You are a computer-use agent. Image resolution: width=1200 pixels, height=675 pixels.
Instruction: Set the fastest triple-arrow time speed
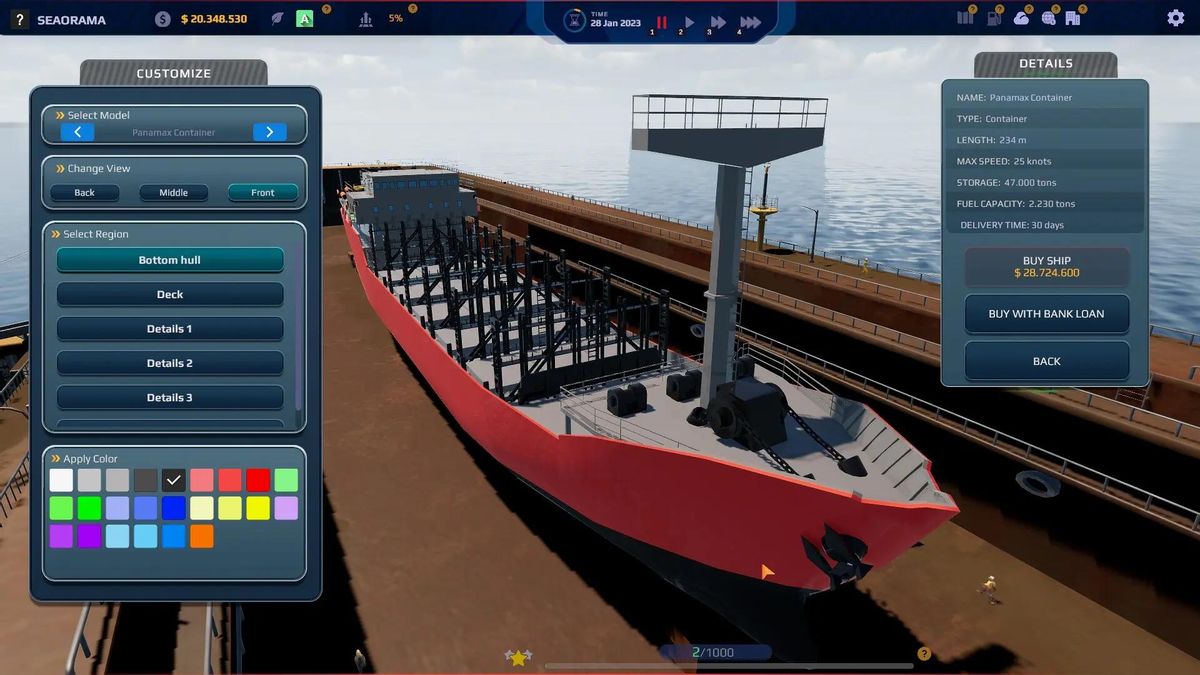pyautogui.click(x=750, y=22)
